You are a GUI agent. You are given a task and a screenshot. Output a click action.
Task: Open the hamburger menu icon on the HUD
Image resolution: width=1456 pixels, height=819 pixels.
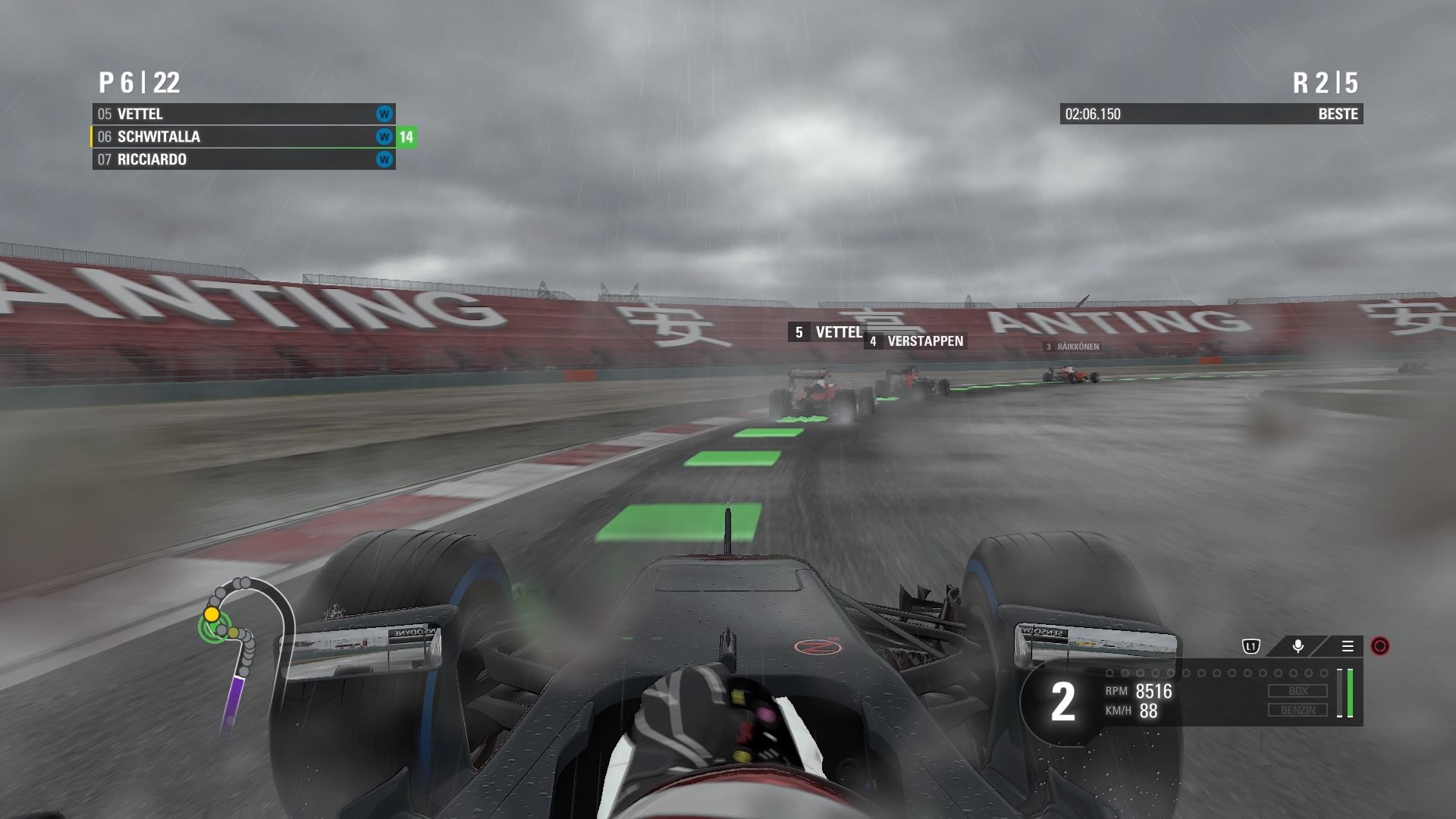coord(1347,648)
